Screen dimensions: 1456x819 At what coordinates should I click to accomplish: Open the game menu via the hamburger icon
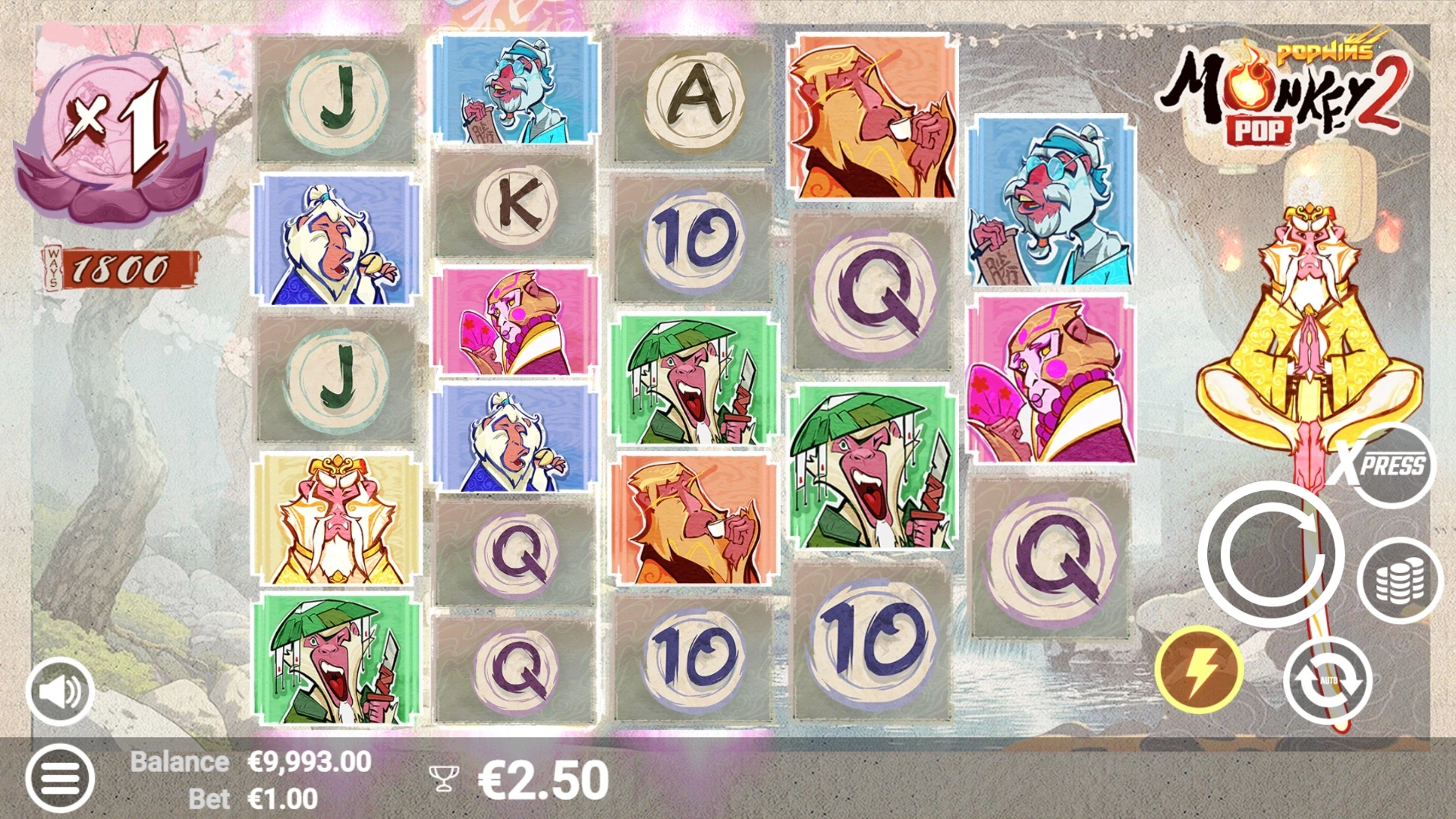click(61, 777)
